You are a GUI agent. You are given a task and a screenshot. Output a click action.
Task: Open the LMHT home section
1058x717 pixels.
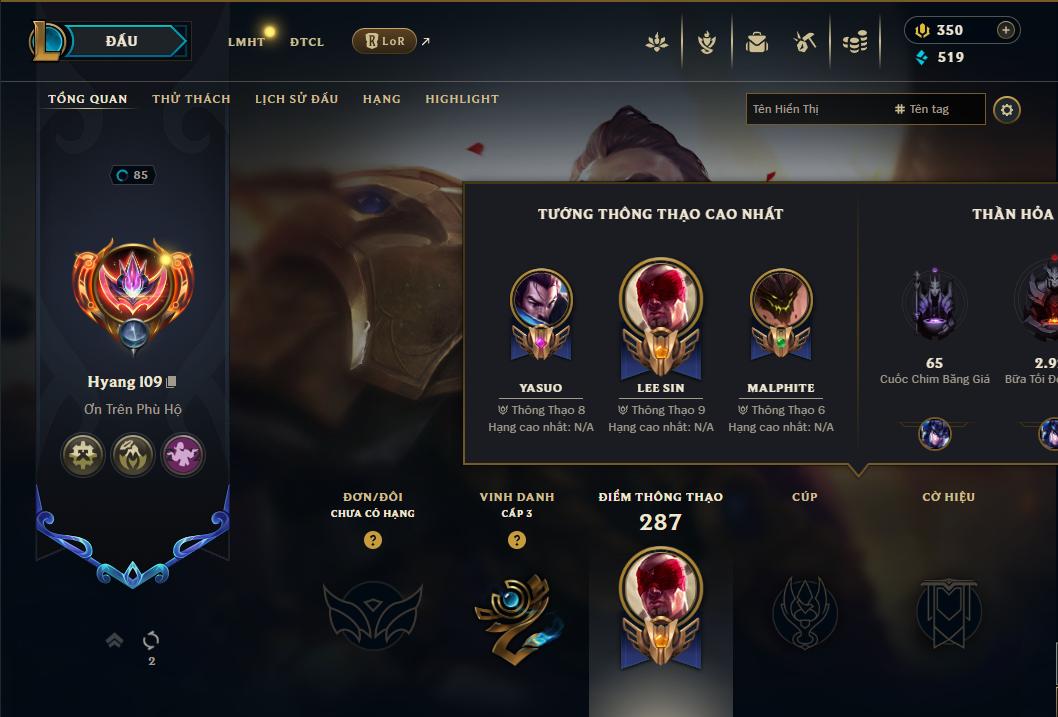246,42
